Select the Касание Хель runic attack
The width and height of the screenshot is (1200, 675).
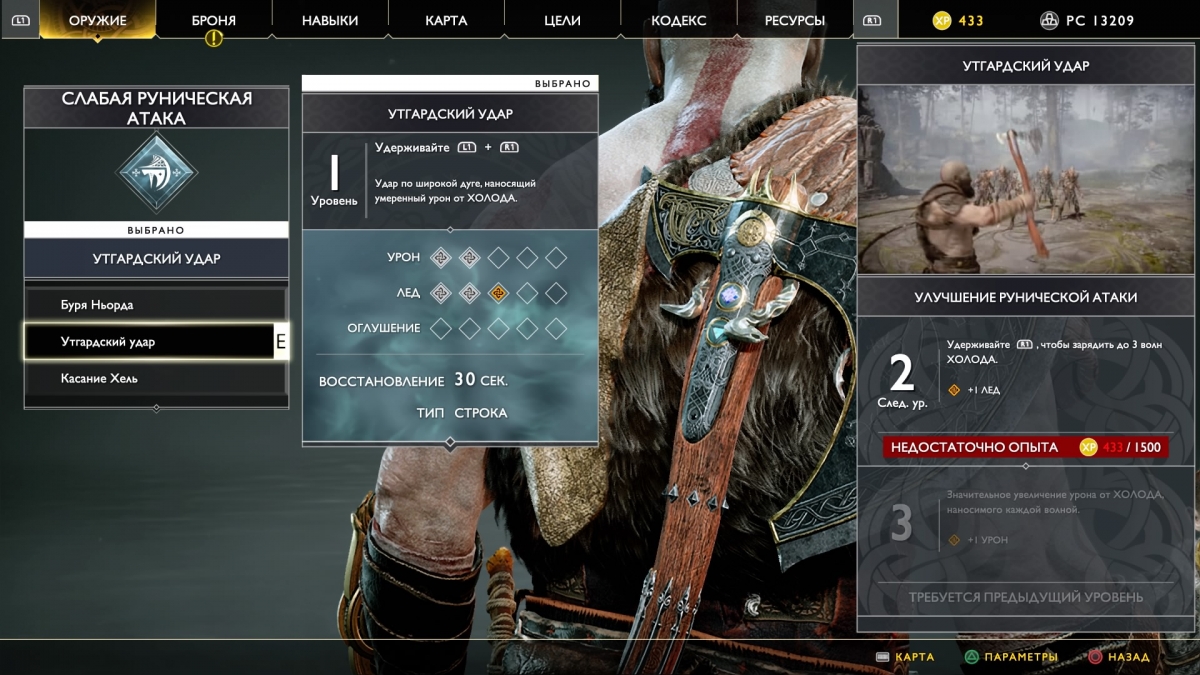pyautogui.click(x=155, y=379)
